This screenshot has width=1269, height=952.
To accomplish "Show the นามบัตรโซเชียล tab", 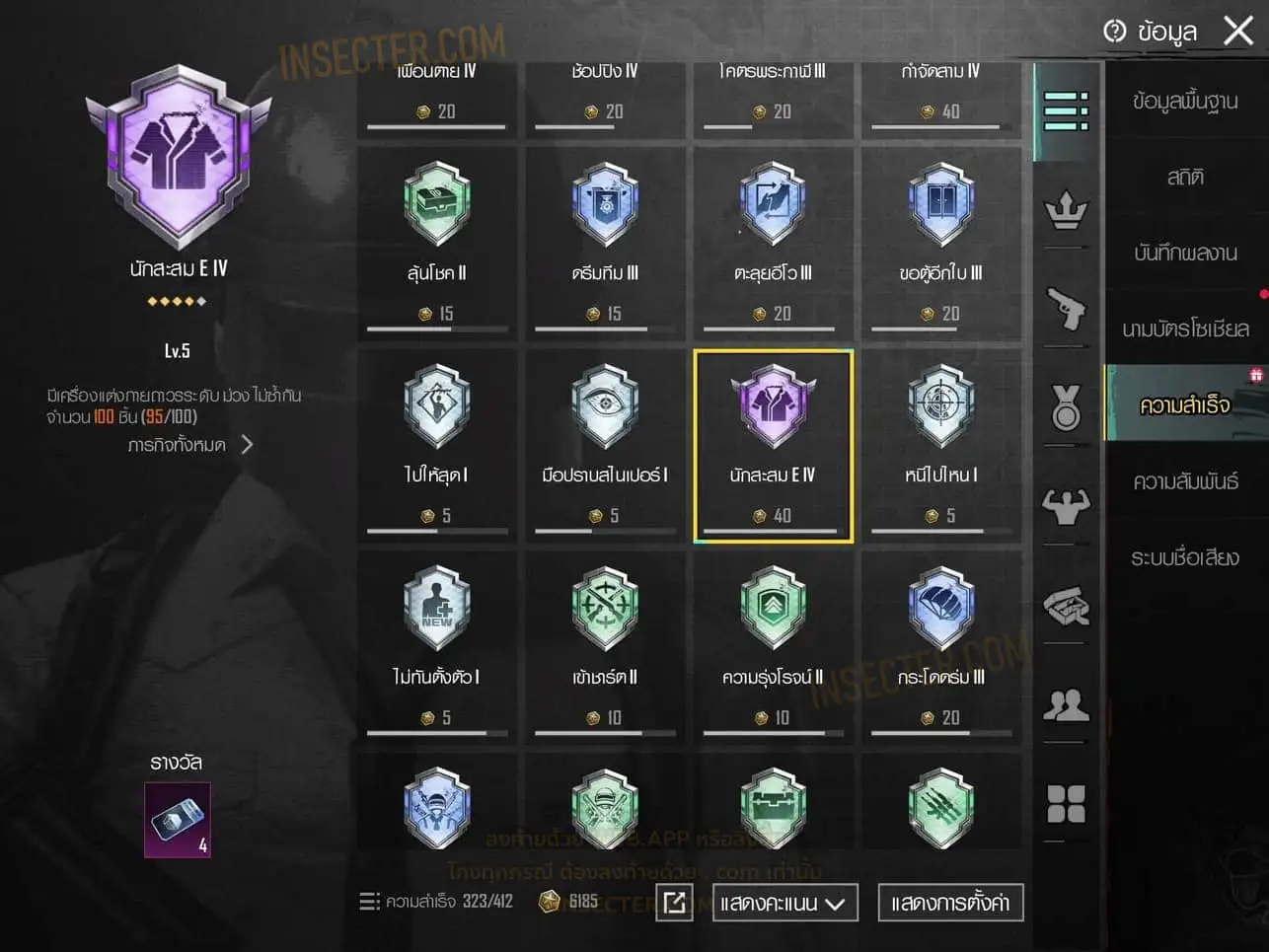I will click(x=1184, y=329).
